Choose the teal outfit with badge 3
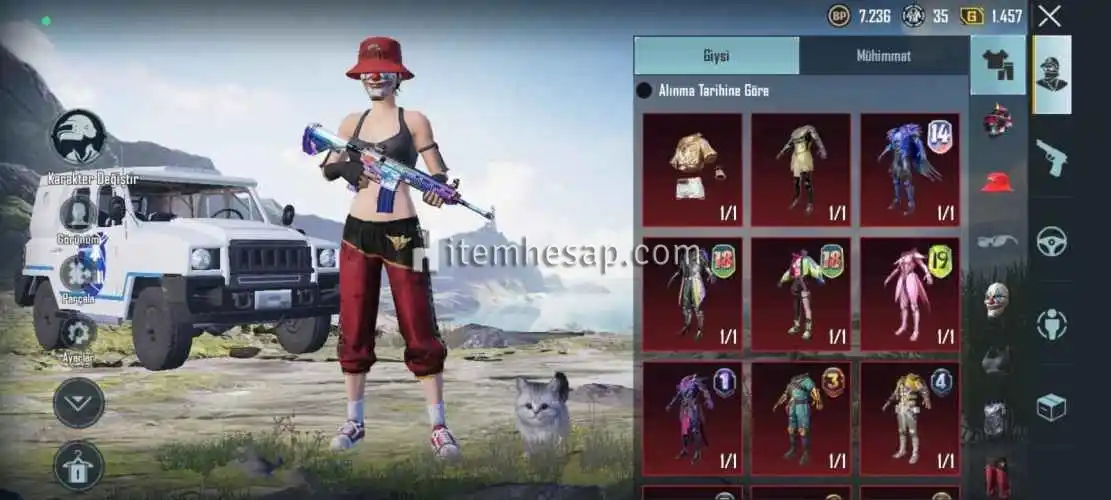1111x500 pixels. coord(801,418)
